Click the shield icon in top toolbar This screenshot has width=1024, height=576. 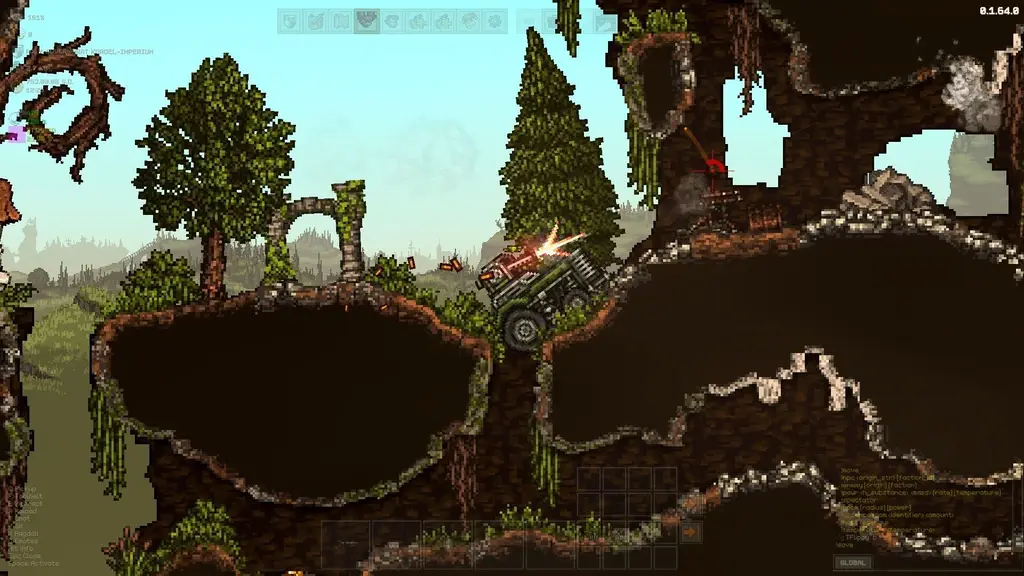point(290,21)
